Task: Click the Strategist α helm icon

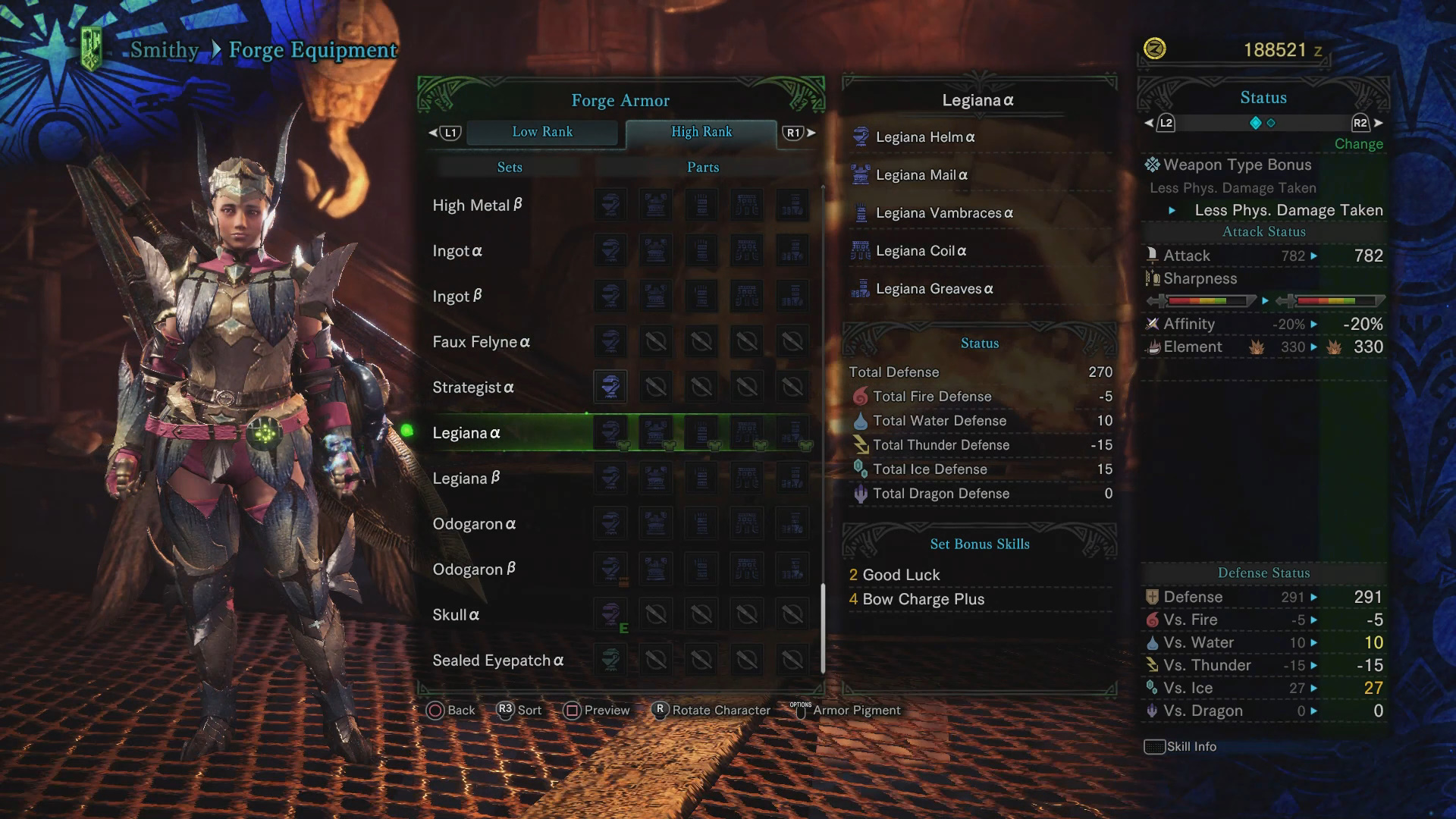Action: point(611,387)
